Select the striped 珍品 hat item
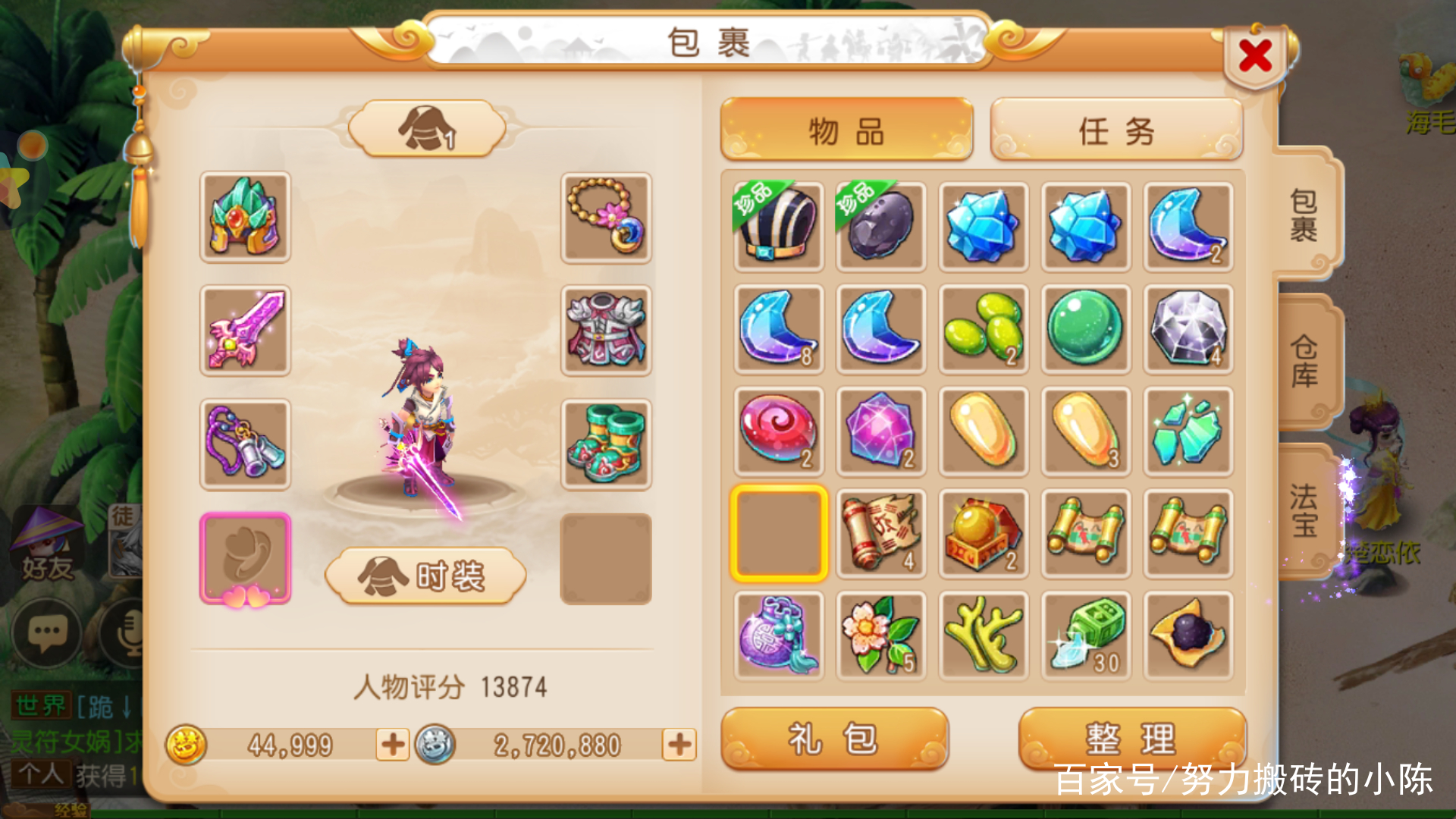This screenshot has width=1456, height=819. pyautogui.click(x=777, y=226)
